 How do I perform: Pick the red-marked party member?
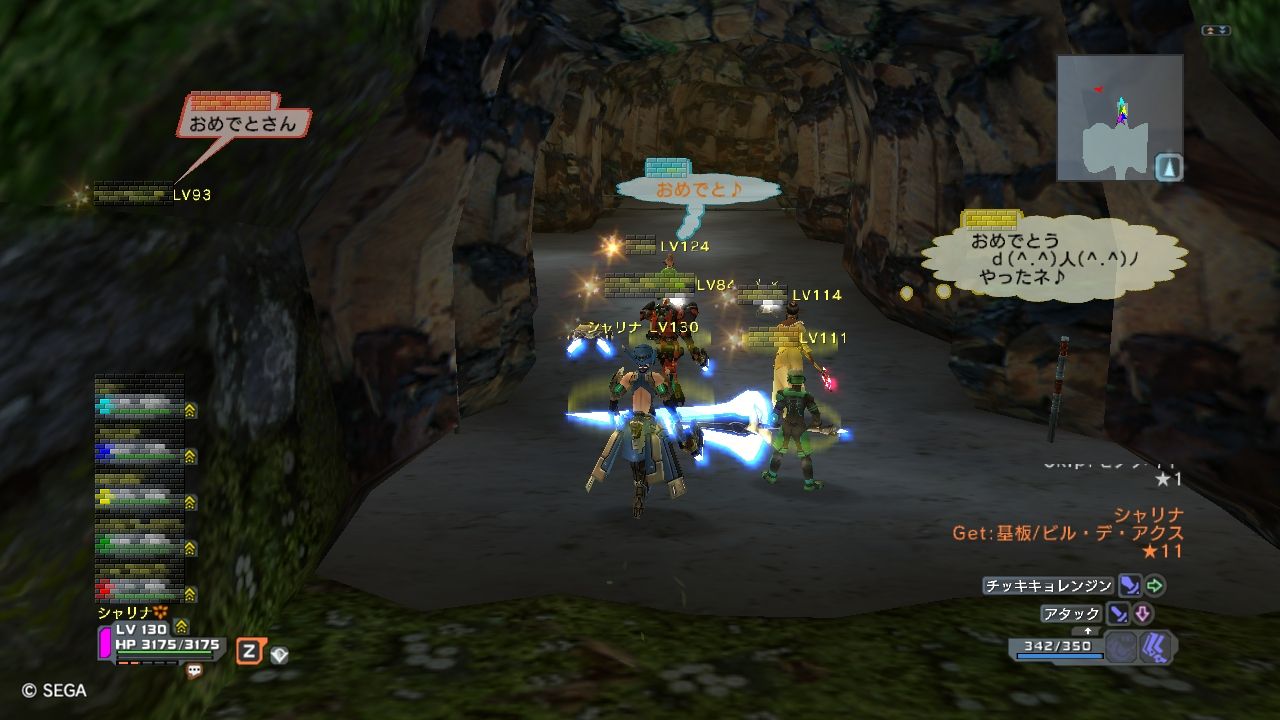[140, 587]
